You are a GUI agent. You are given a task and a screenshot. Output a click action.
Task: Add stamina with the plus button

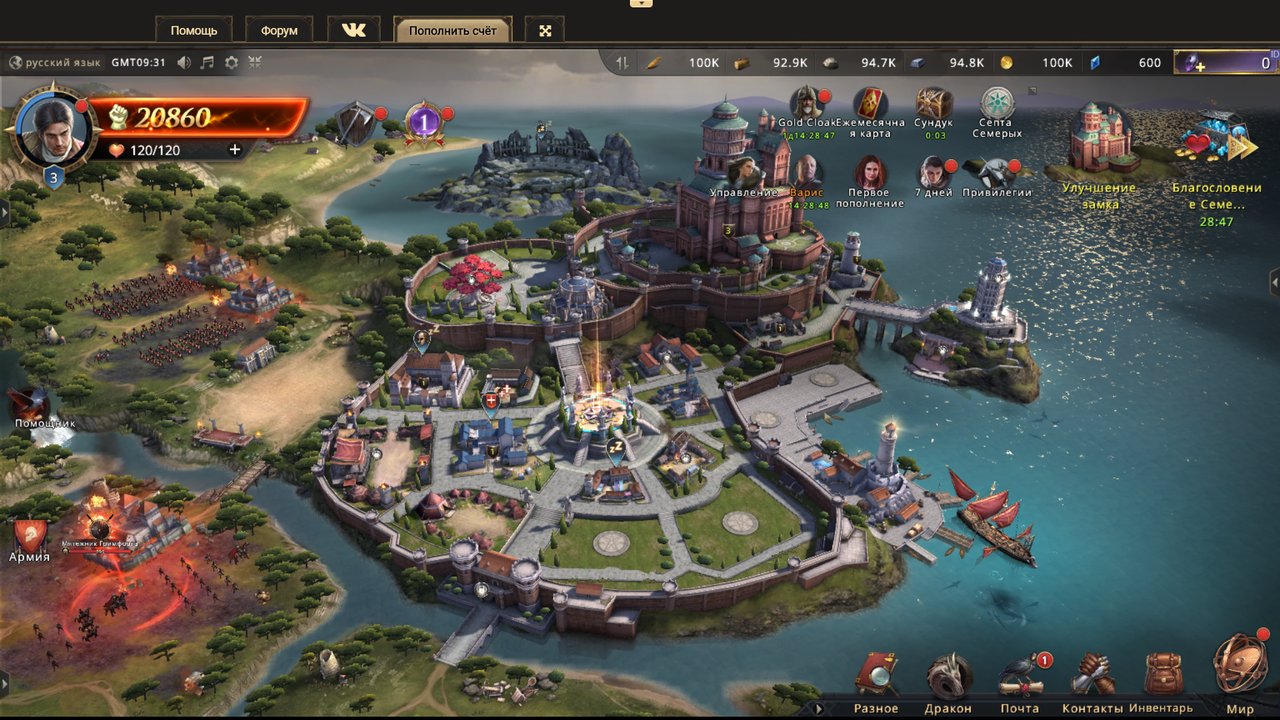(235, 150)
